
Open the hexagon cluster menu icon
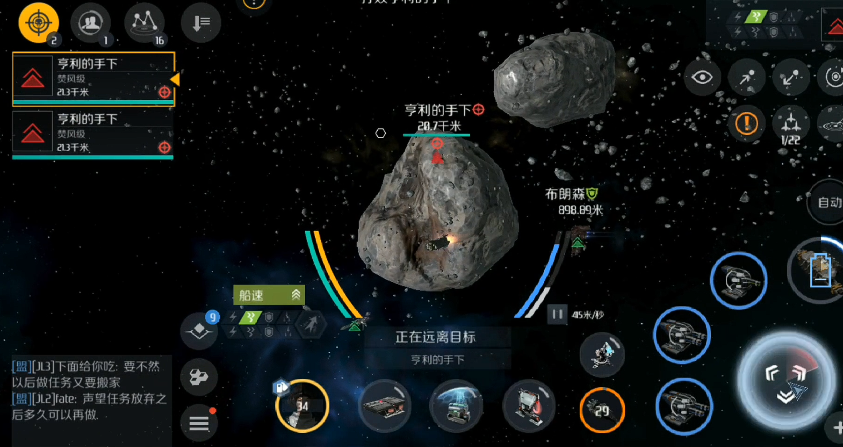pos(199,377)
